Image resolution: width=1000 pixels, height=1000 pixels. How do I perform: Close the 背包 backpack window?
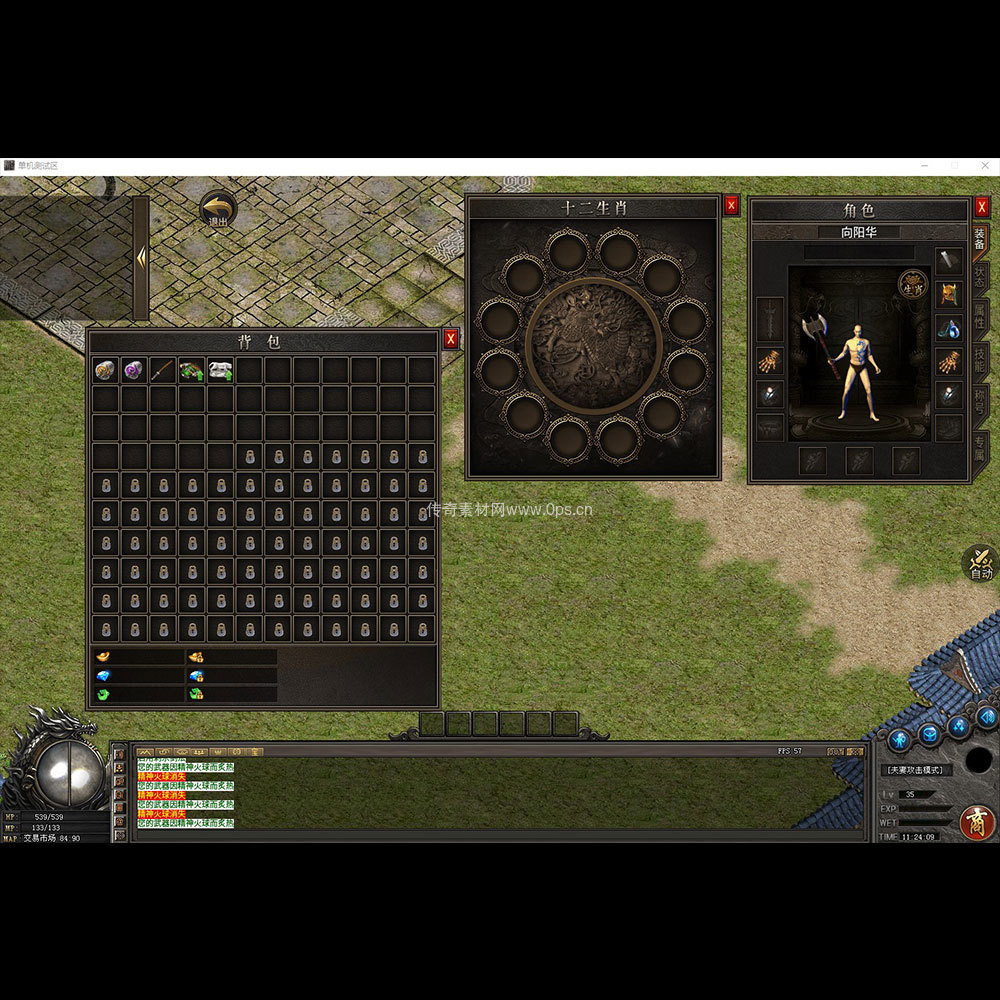pos(451,339)
